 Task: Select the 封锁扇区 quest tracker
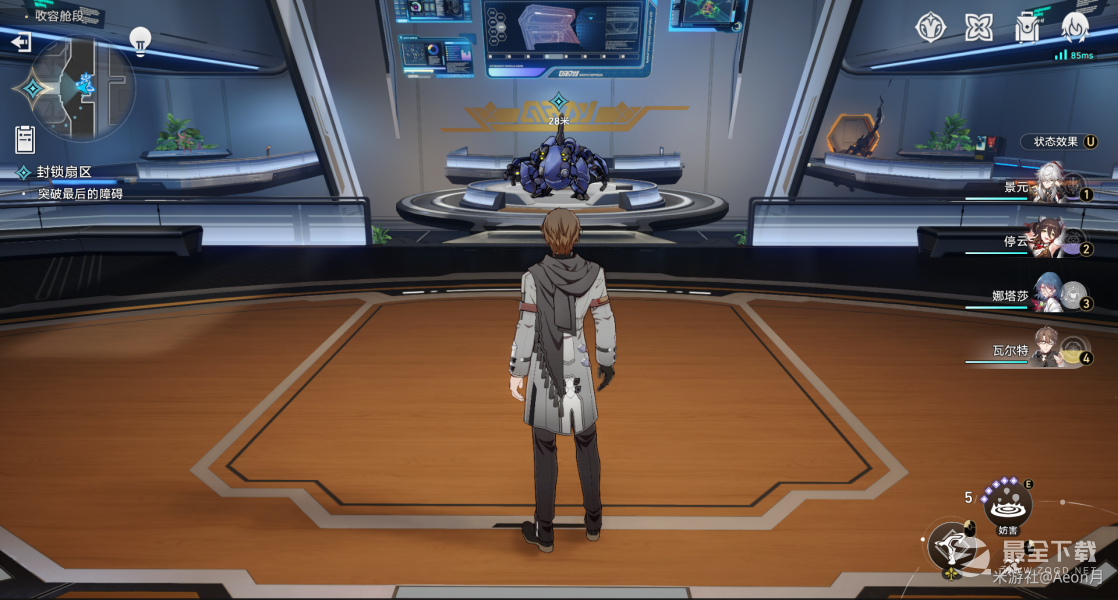[x=64, y=172]
